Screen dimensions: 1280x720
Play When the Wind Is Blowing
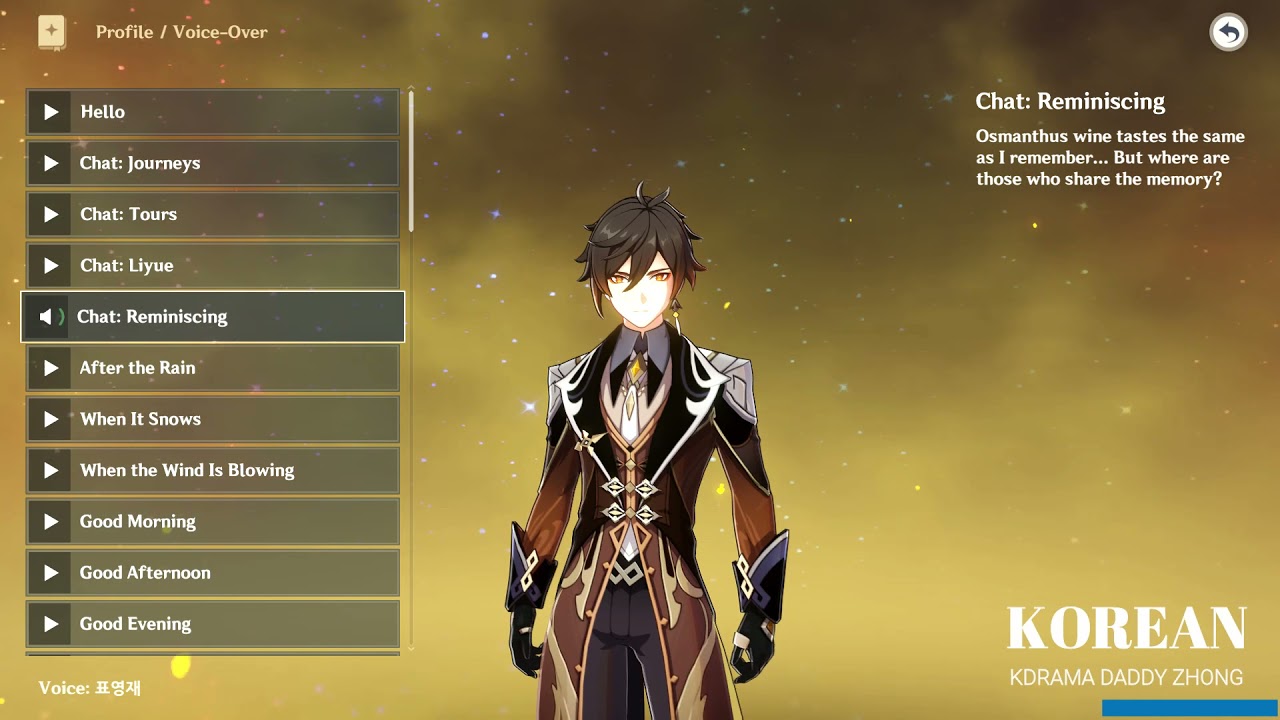coord(212,470)
